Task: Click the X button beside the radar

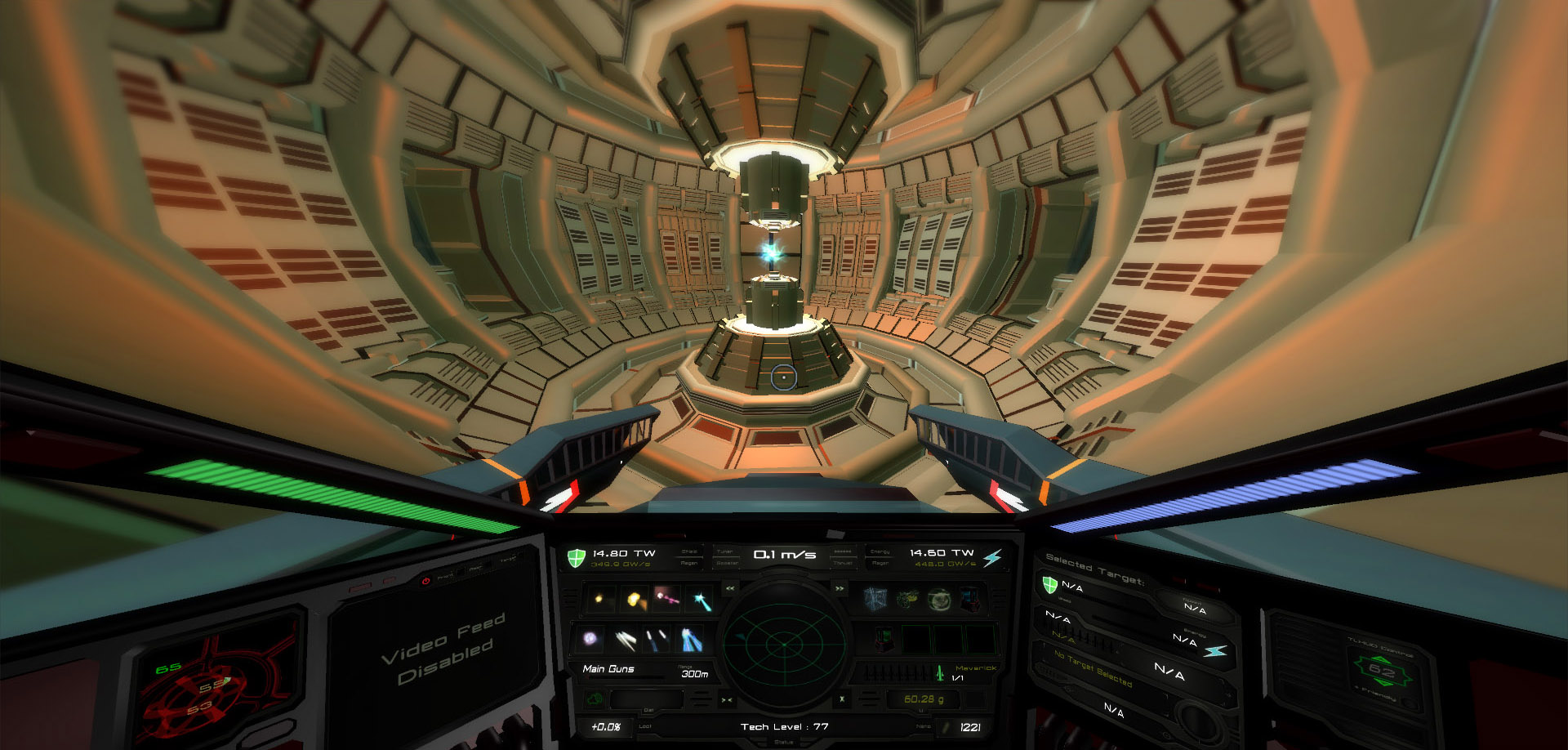Action: coord(842,699)
